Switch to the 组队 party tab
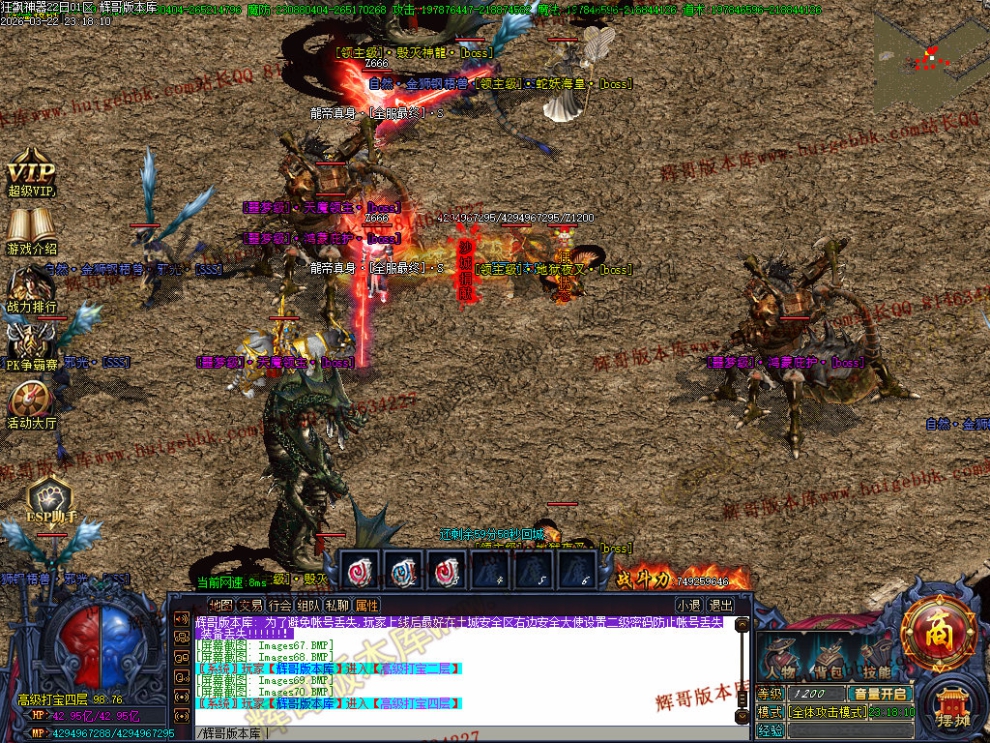The image size is (990, 743). 309,605
